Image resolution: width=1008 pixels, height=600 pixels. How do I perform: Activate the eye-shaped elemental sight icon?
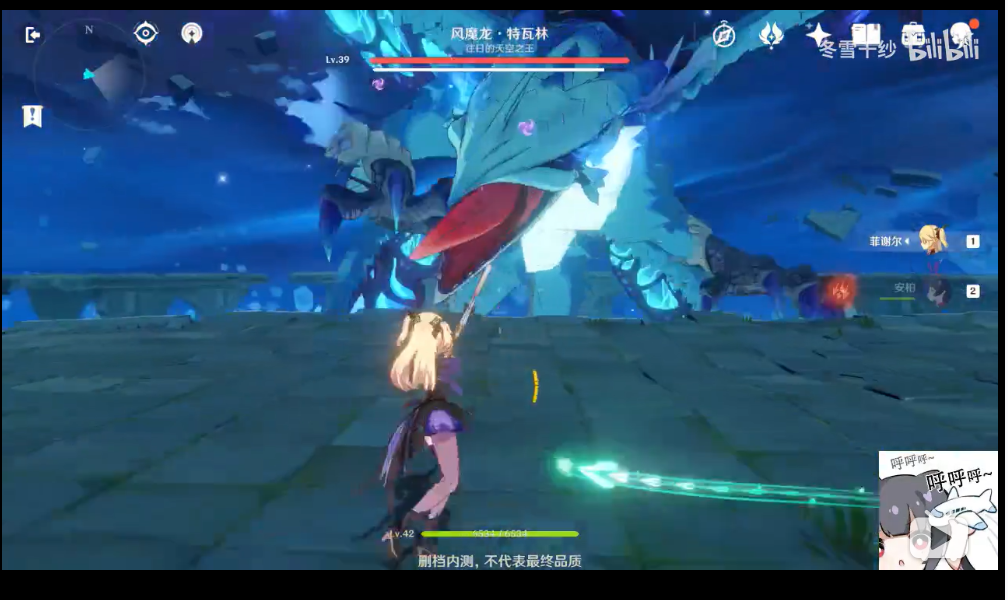click(x=146, y=34)
